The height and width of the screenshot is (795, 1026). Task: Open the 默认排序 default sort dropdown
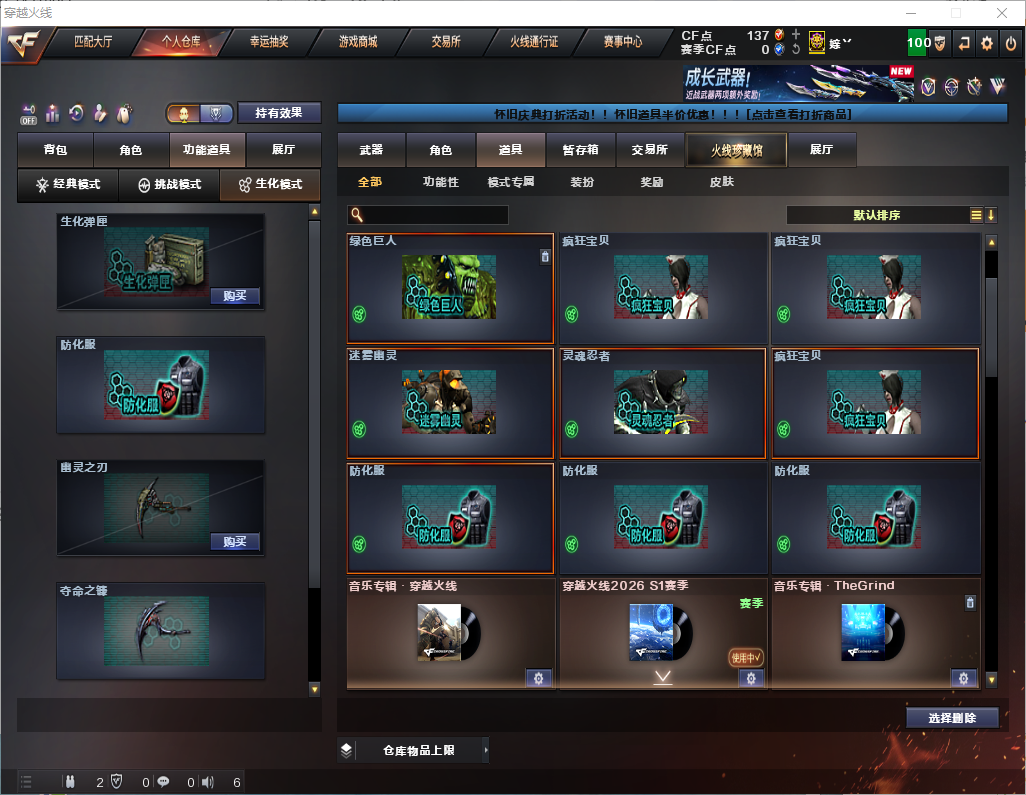tap(877, 215)
